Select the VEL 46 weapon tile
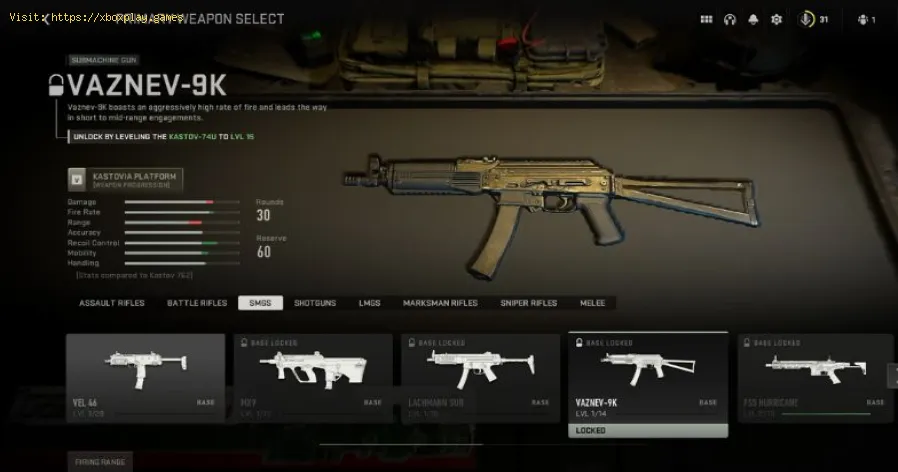Screen dimensions: 898x472 tap(146, 377)
